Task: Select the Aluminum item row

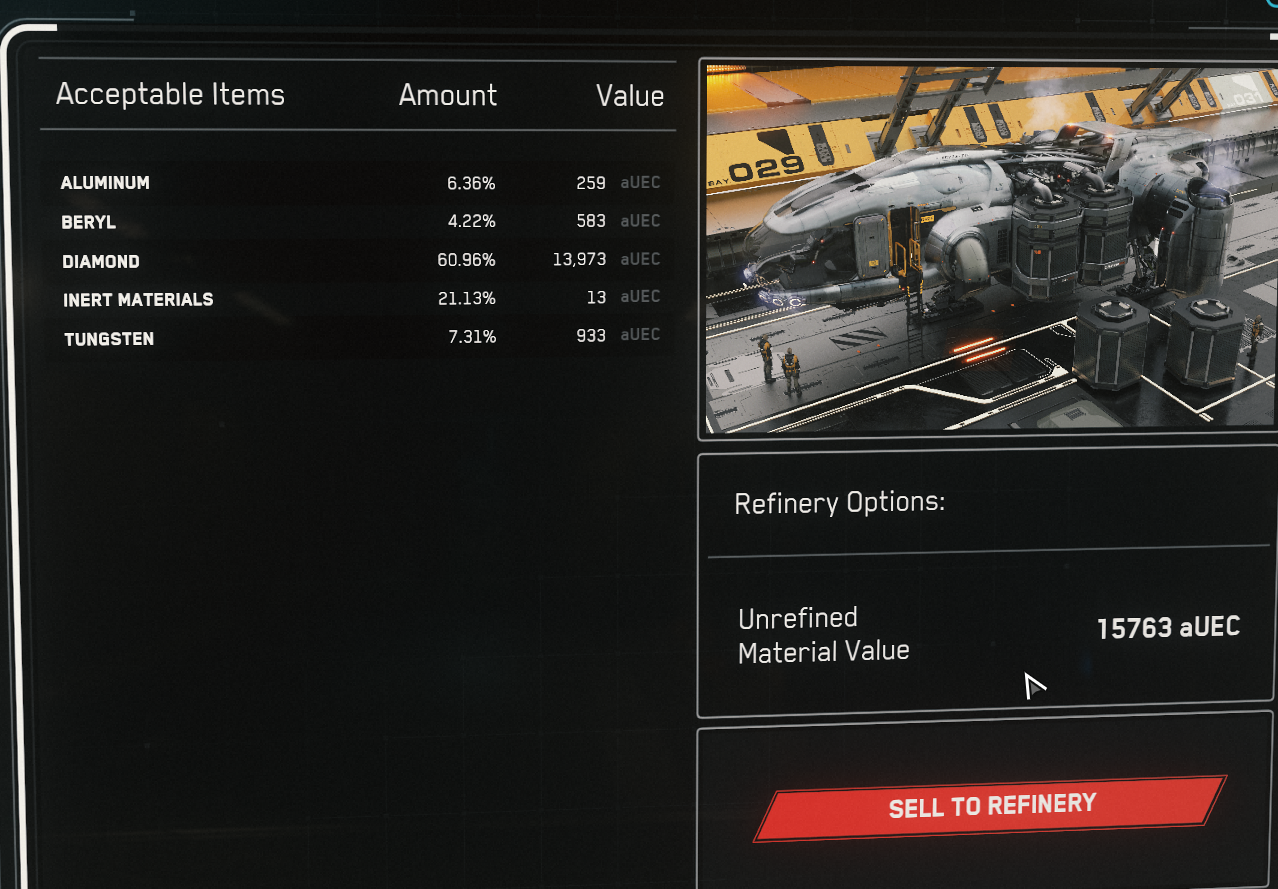Action: pyautogui.click(x=360, y=183)
